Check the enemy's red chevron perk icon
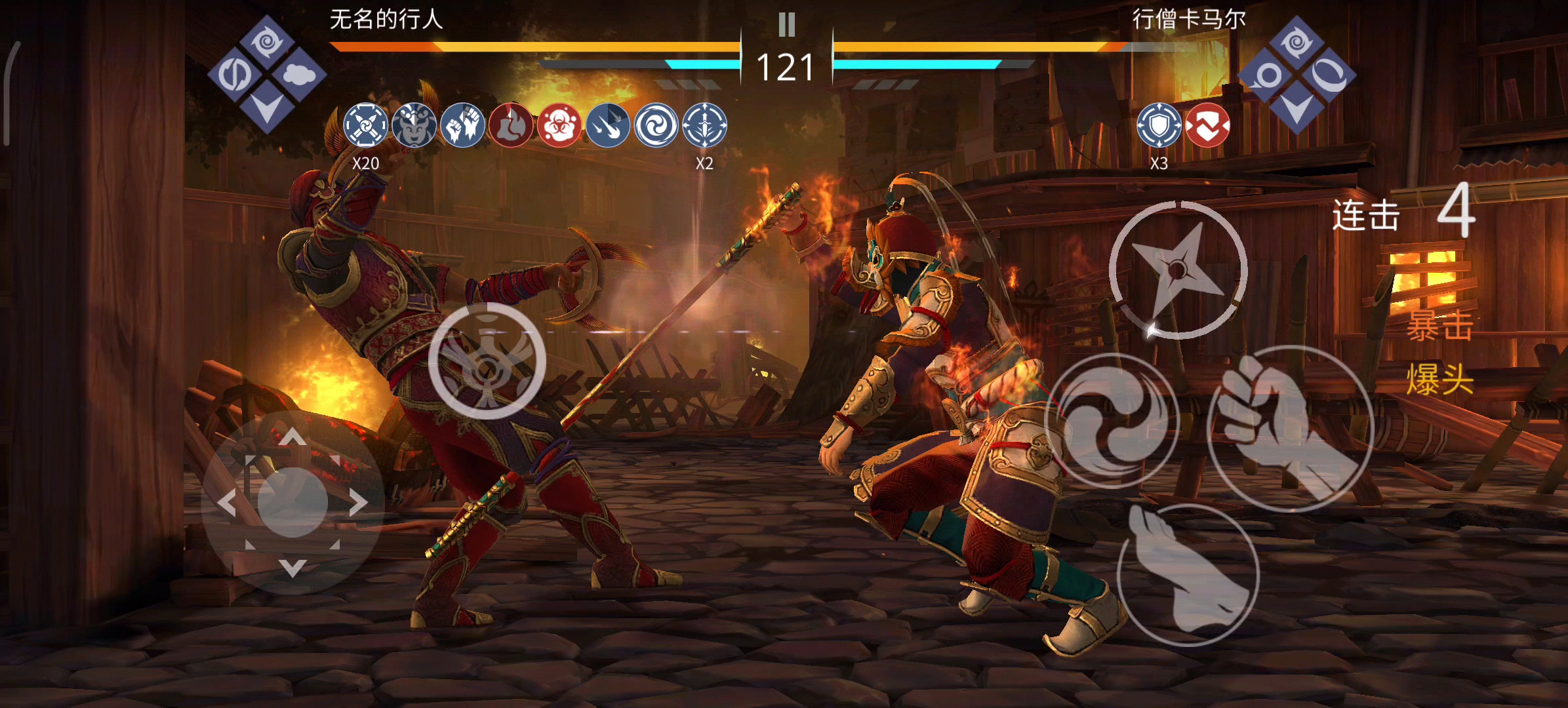The width and height of the screenshot is (1568, 708). 1207,125
